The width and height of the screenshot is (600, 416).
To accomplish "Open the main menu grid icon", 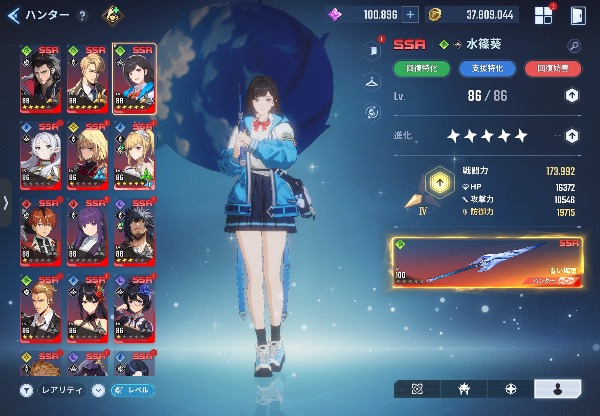I will coord(543,15).
